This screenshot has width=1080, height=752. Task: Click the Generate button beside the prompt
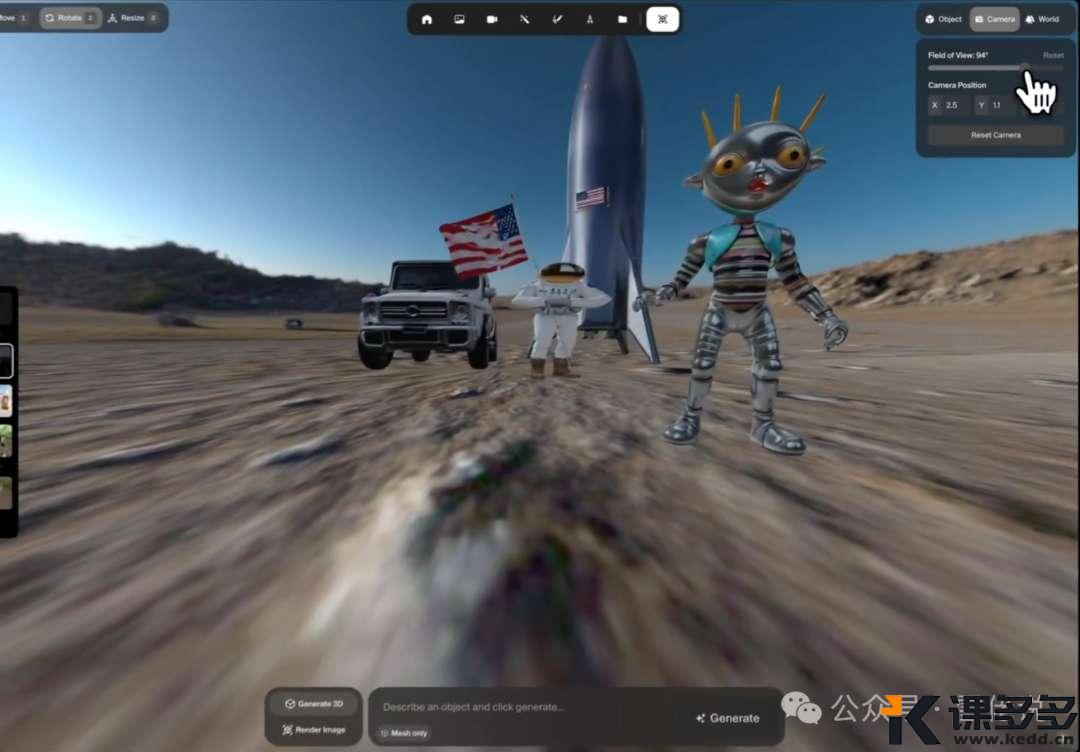pyautogui.click(x=728, y=718)
